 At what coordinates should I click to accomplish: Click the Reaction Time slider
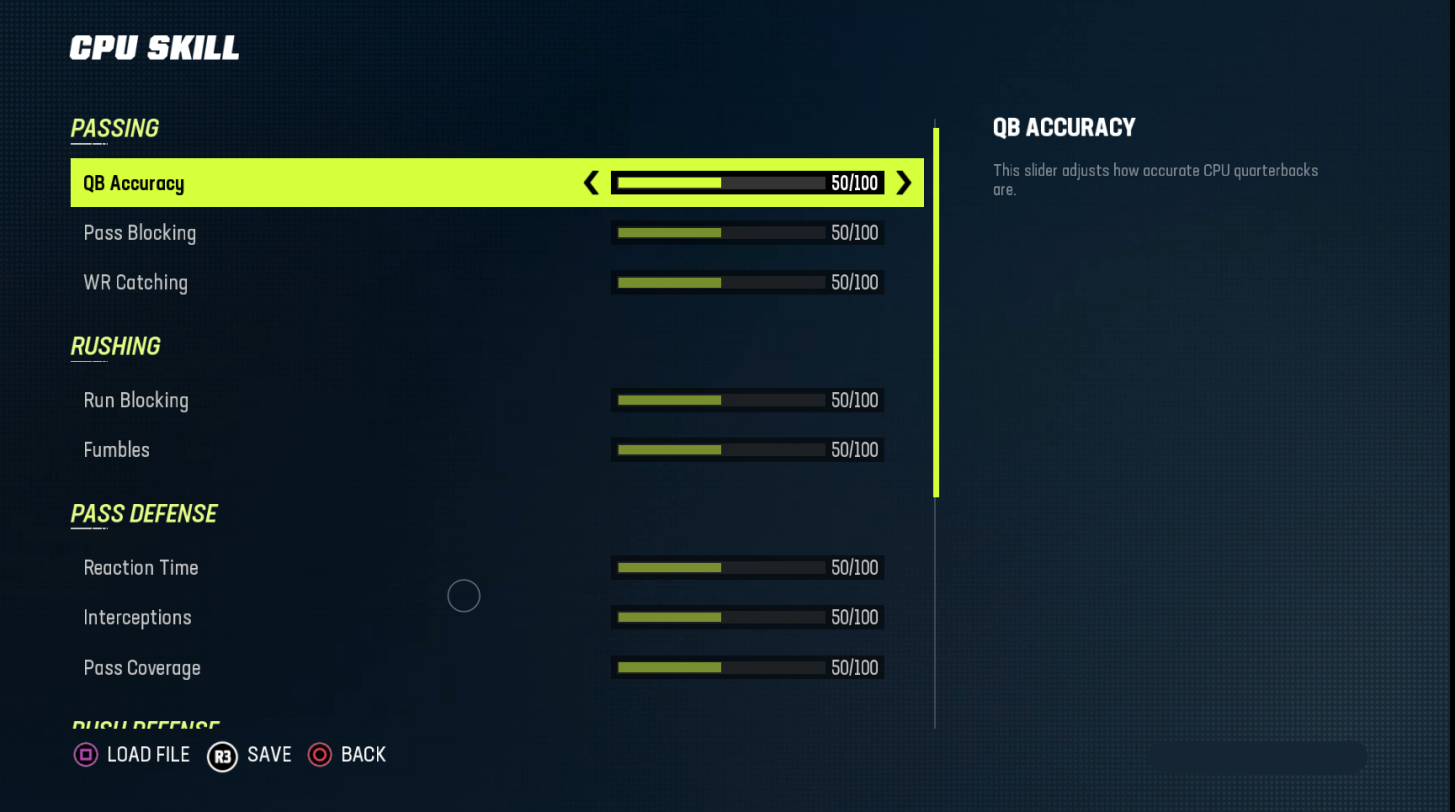coord(747,567)
